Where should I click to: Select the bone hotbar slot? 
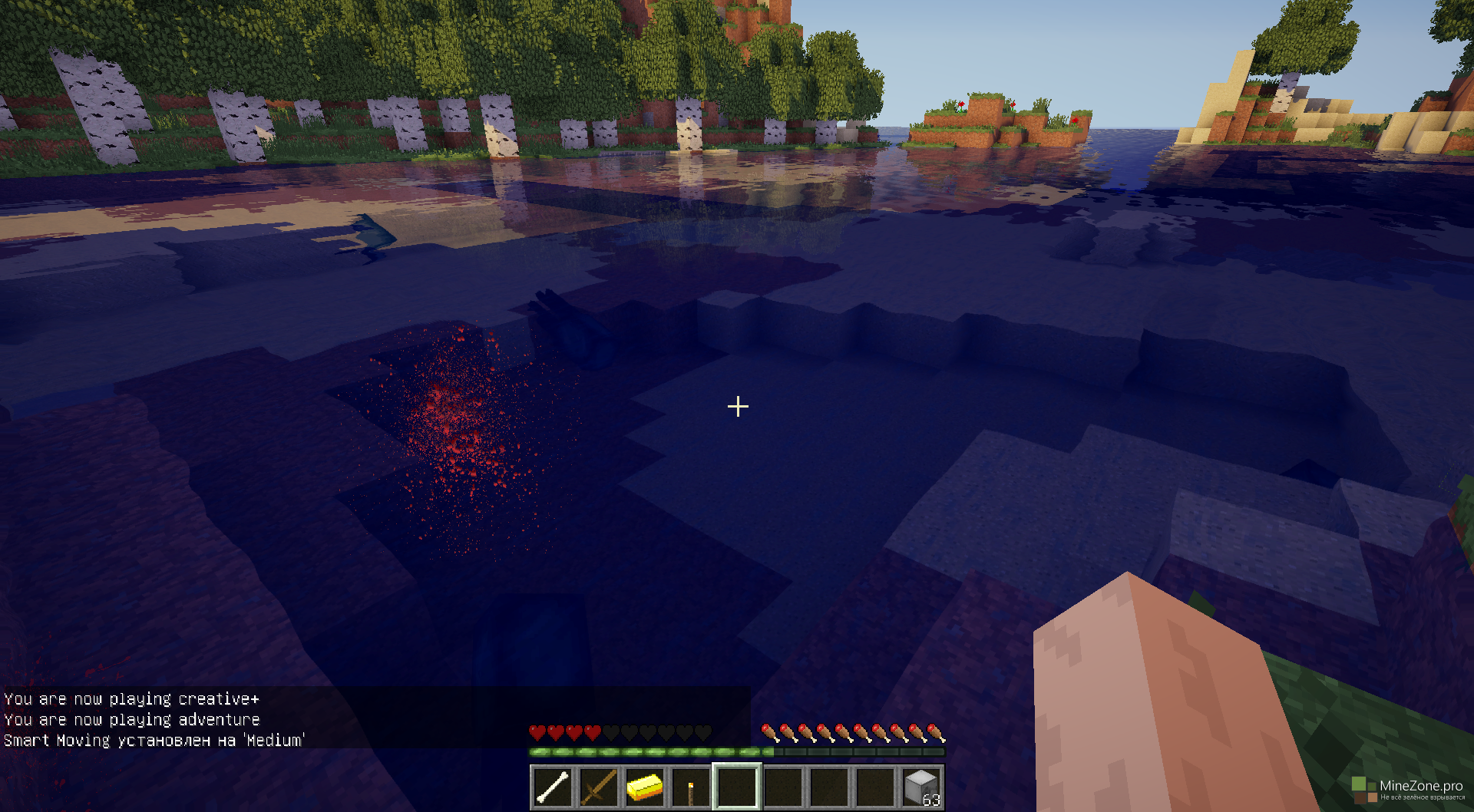pos(552,787)
